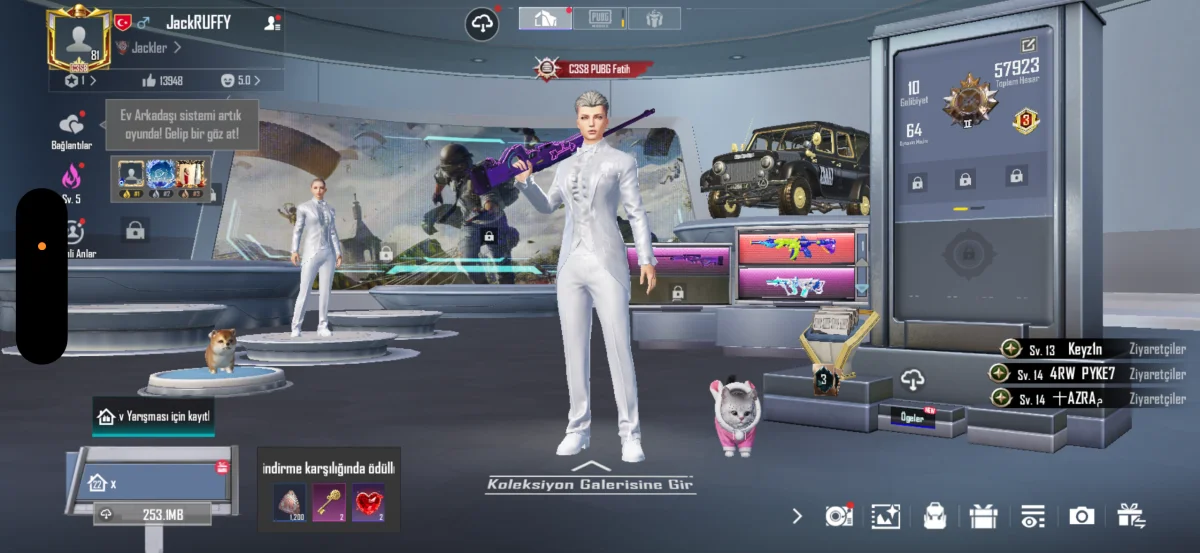Open the gift exchange icon

1131,516
